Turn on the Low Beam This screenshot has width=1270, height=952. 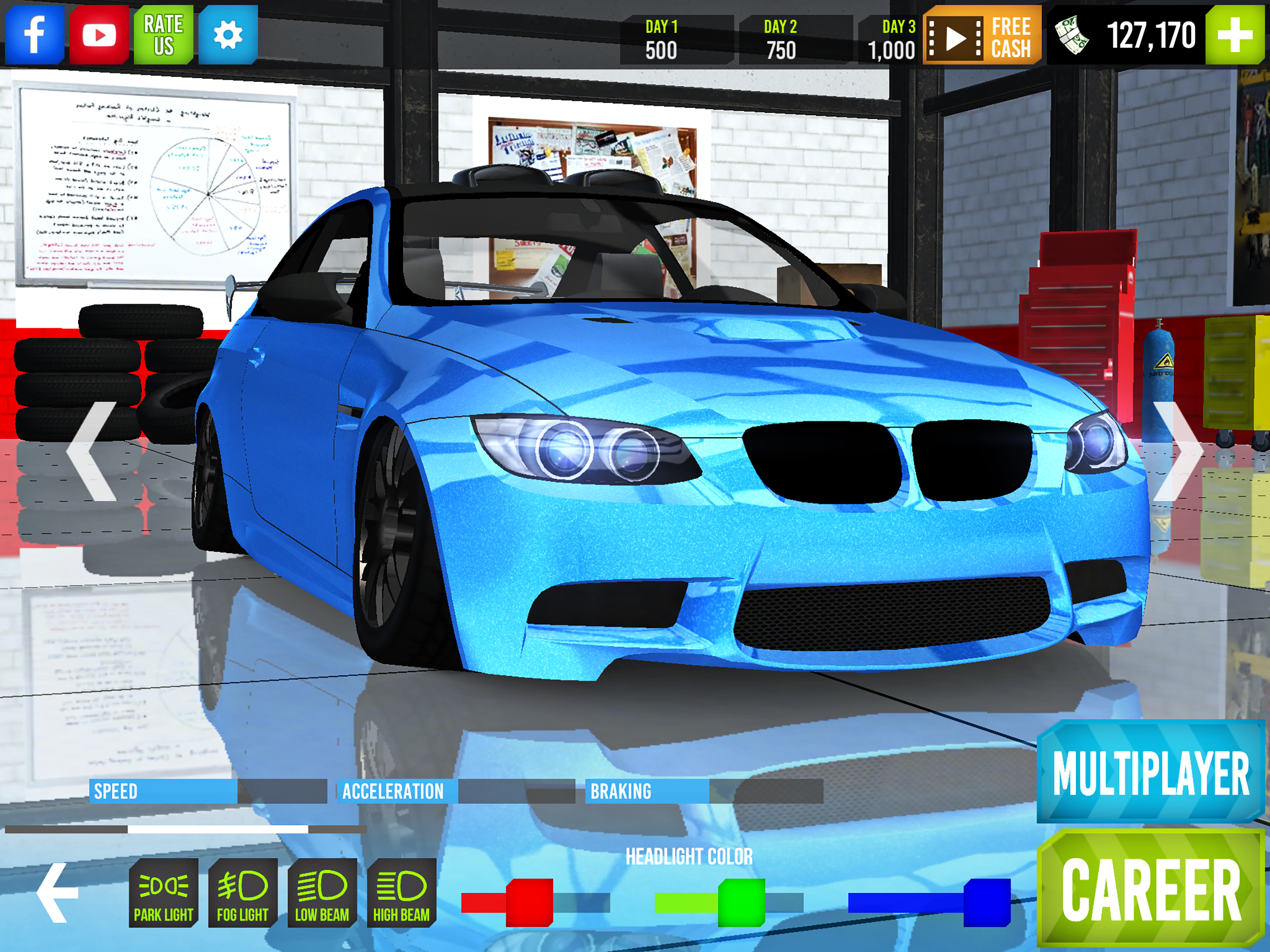pos(322,893)
